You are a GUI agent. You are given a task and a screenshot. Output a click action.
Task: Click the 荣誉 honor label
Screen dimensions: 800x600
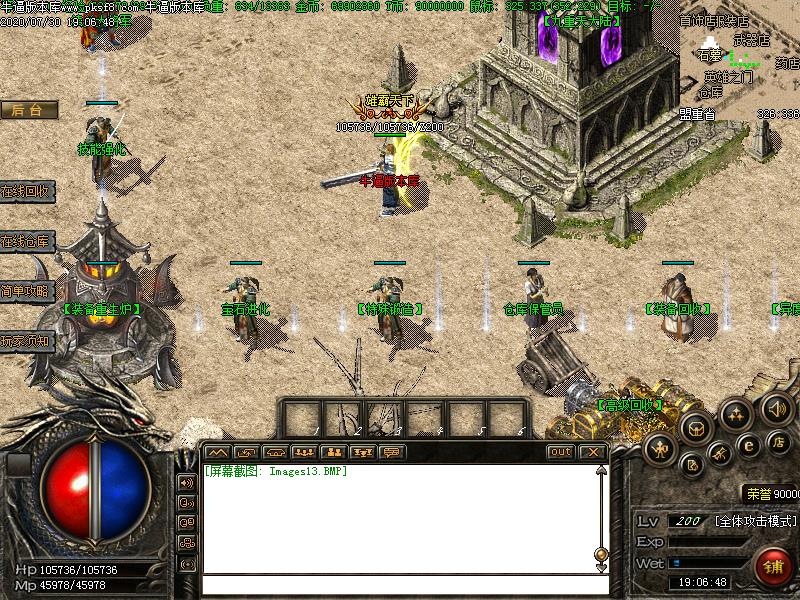coord(758,493)
